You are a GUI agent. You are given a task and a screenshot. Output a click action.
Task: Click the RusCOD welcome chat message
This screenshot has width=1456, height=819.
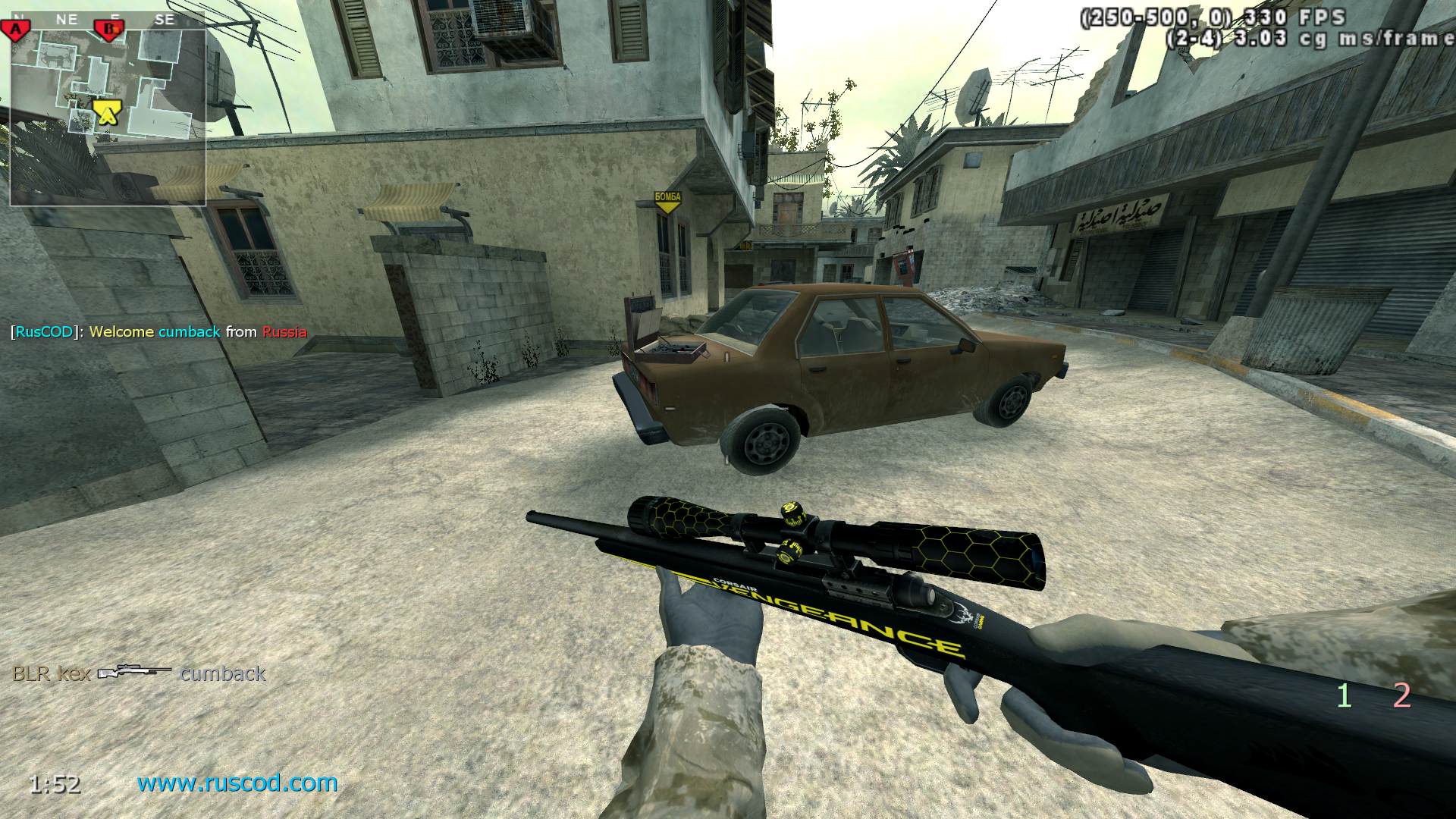click(x=158, y=331)
